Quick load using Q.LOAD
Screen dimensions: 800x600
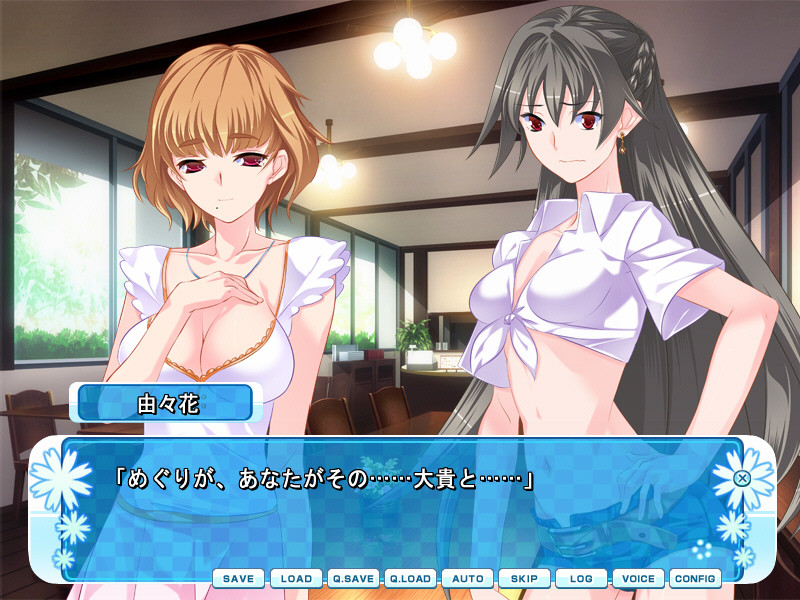tap(410, 579)
